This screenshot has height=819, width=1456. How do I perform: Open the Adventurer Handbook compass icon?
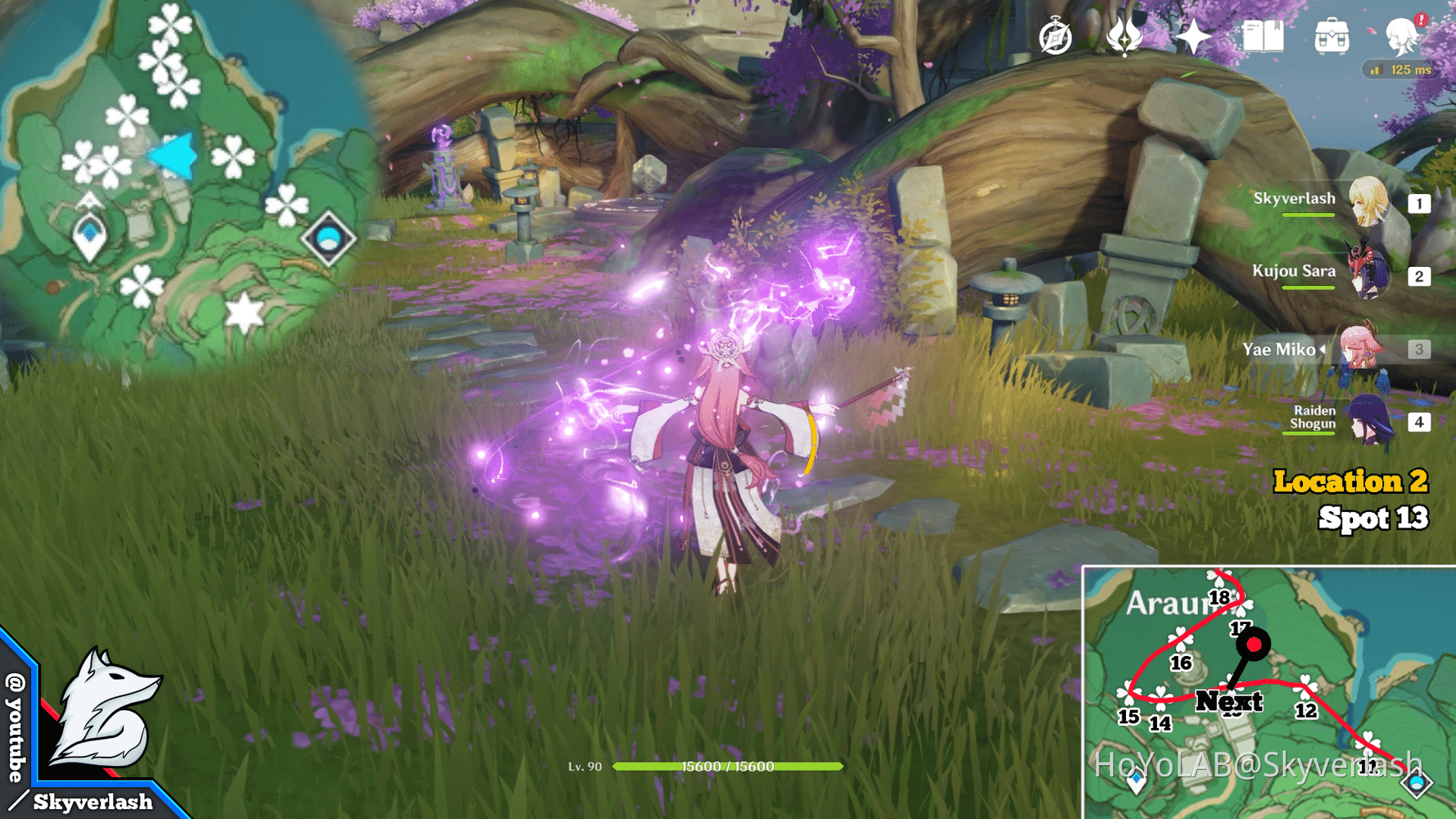pos(1056,37)
